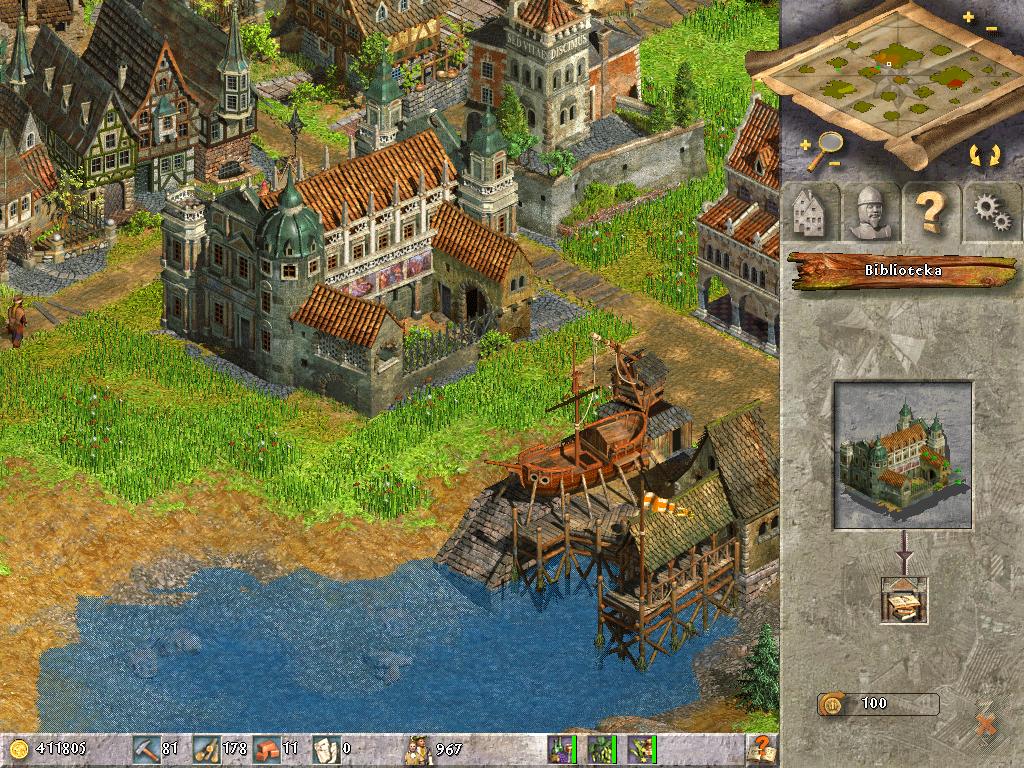Switch to the helmeted soldier bust tab
Viewport: 1024px width, 768px height.
pos(868,211)
